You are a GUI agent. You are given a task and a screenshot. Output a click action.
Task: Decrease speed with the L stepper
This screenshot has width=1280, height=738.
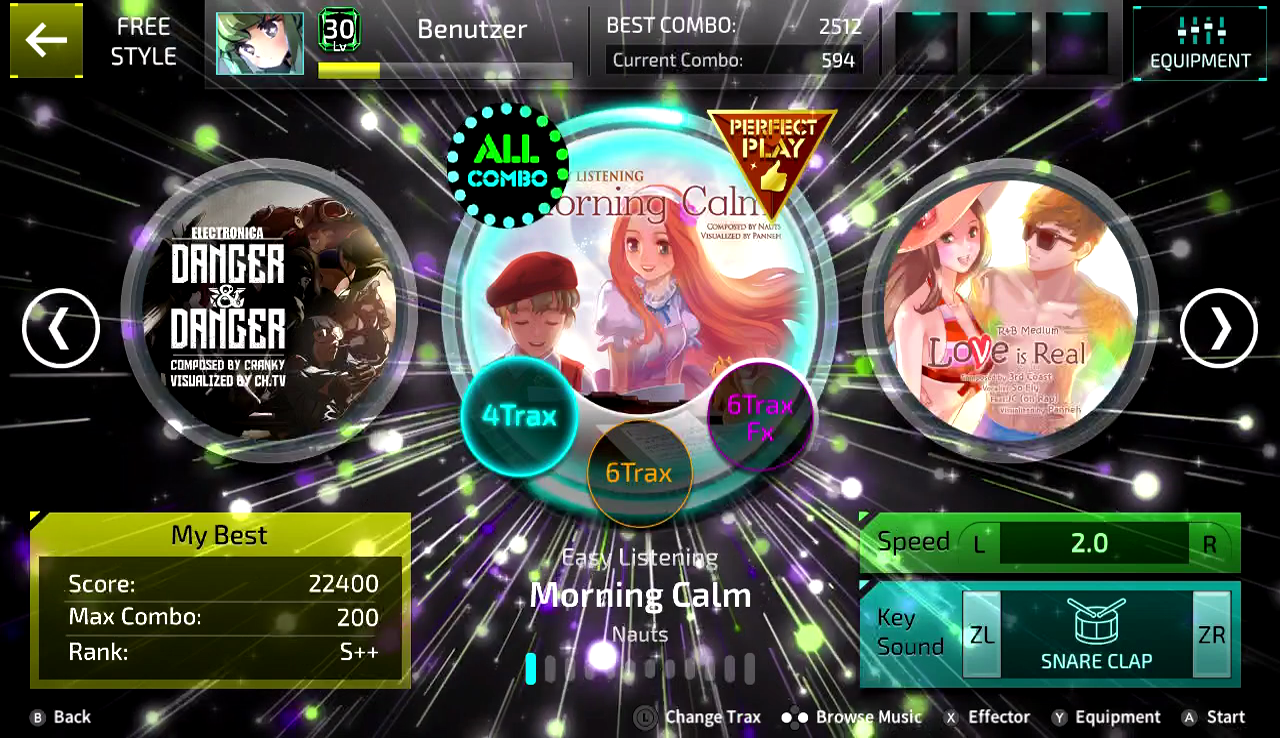[977, 543]
